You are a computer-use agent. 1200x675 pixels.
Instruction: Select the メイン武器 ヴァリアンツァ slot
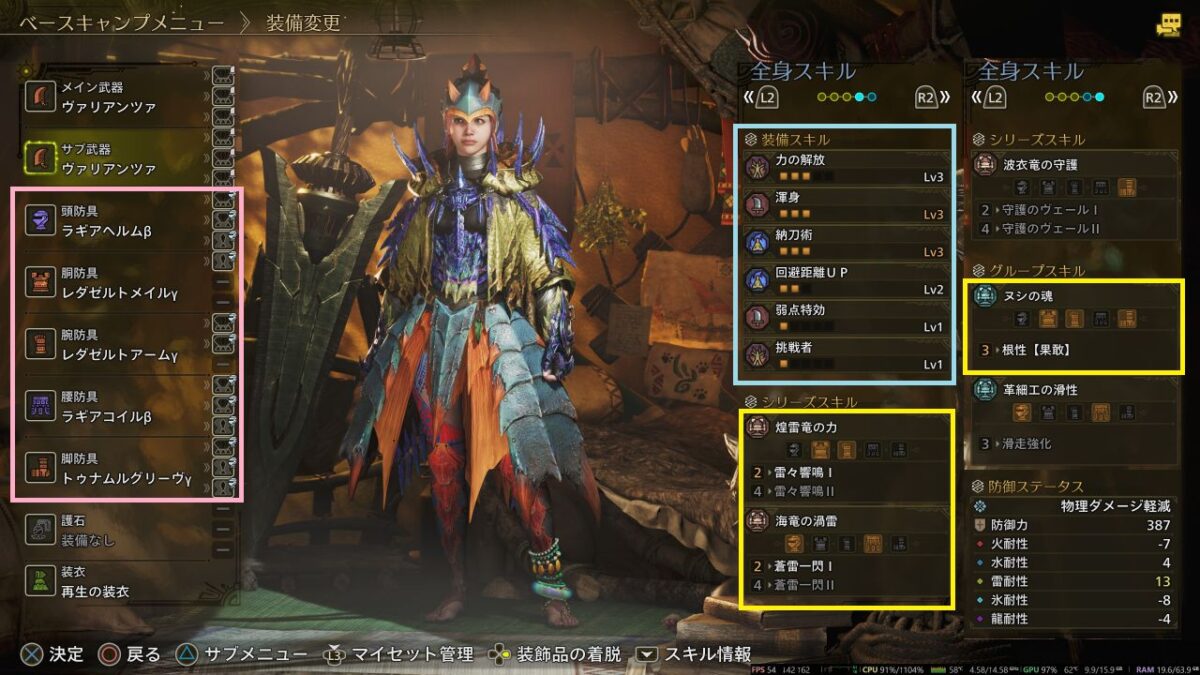tap(117, 97)
